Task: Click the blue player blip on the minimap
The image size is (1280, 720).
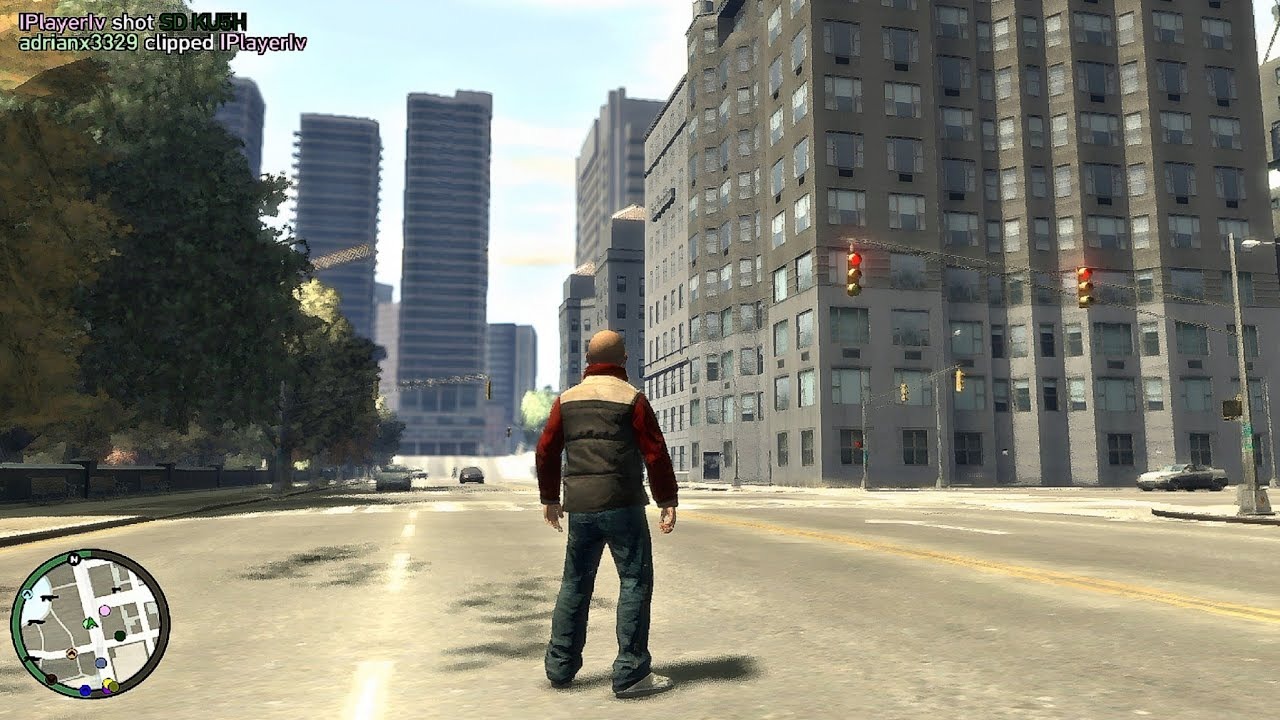Action: pos(100,662)
